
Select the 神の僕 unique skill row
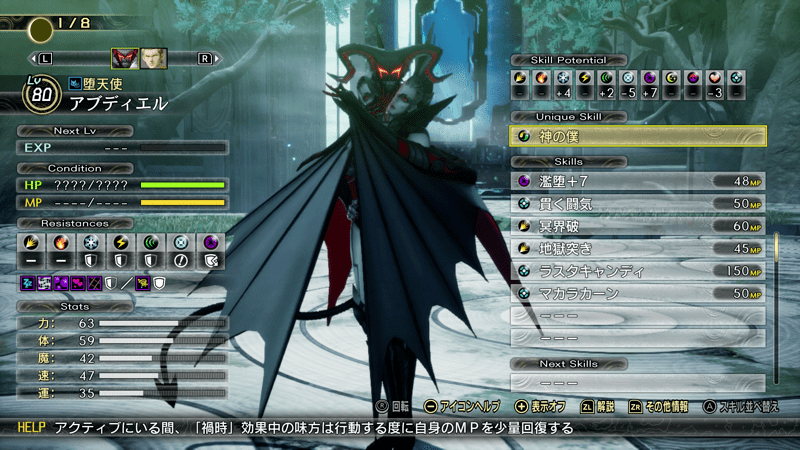tap(638, 136)
